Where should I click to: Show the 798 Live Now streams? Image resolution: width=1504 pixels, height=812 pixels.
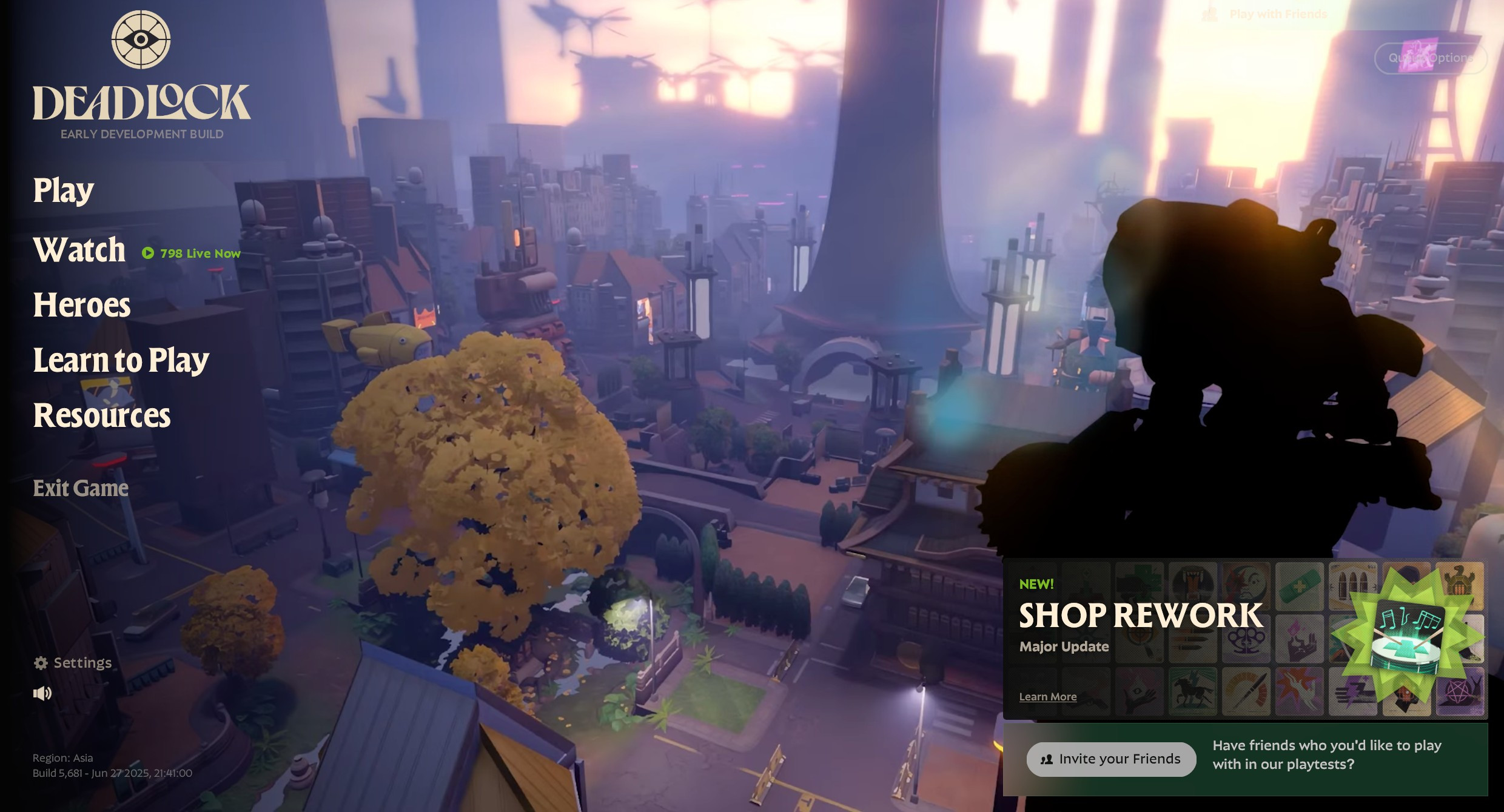192,253
